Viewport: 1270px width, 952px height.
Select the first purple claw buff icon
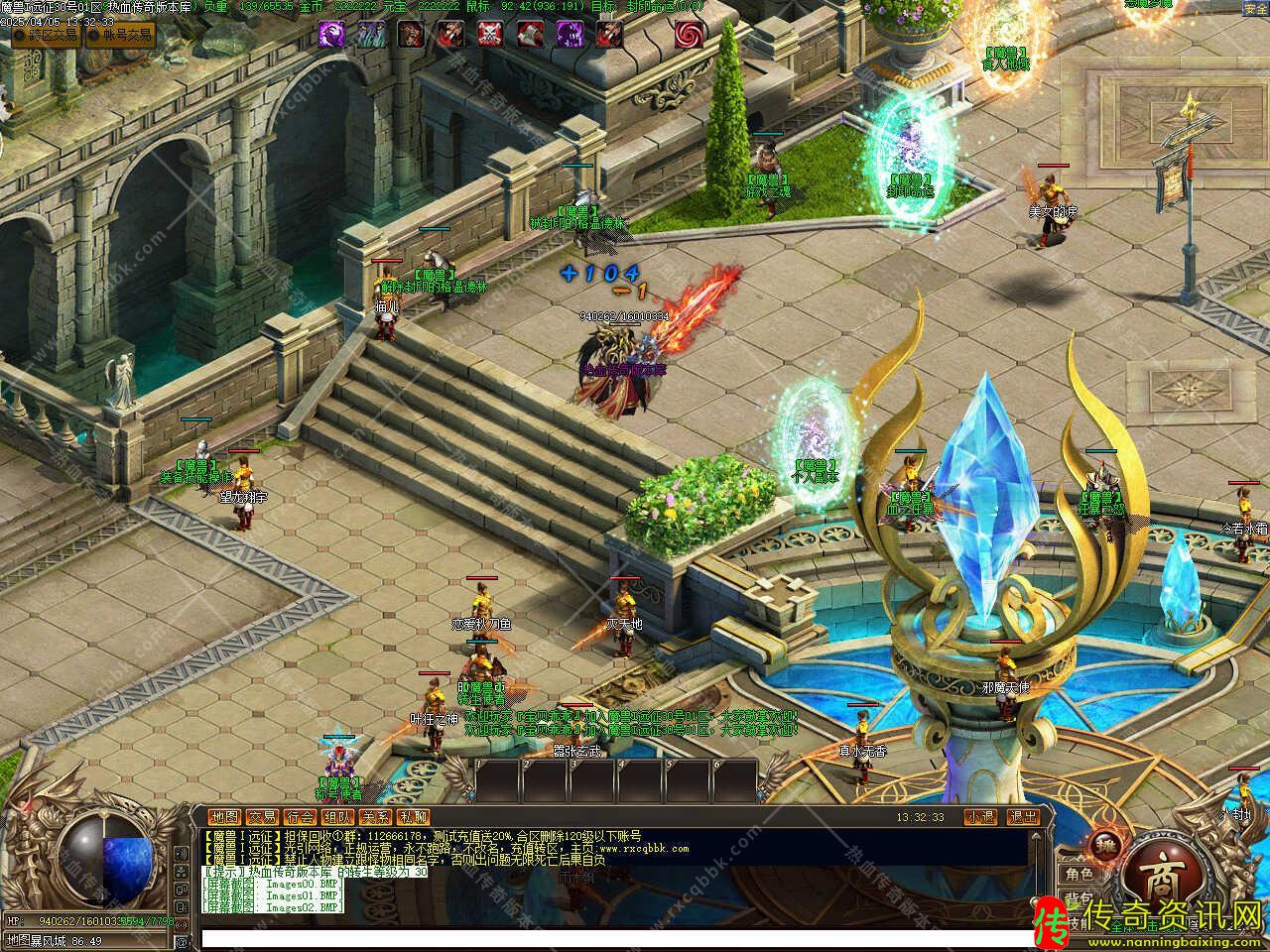[x=331, y=35]
